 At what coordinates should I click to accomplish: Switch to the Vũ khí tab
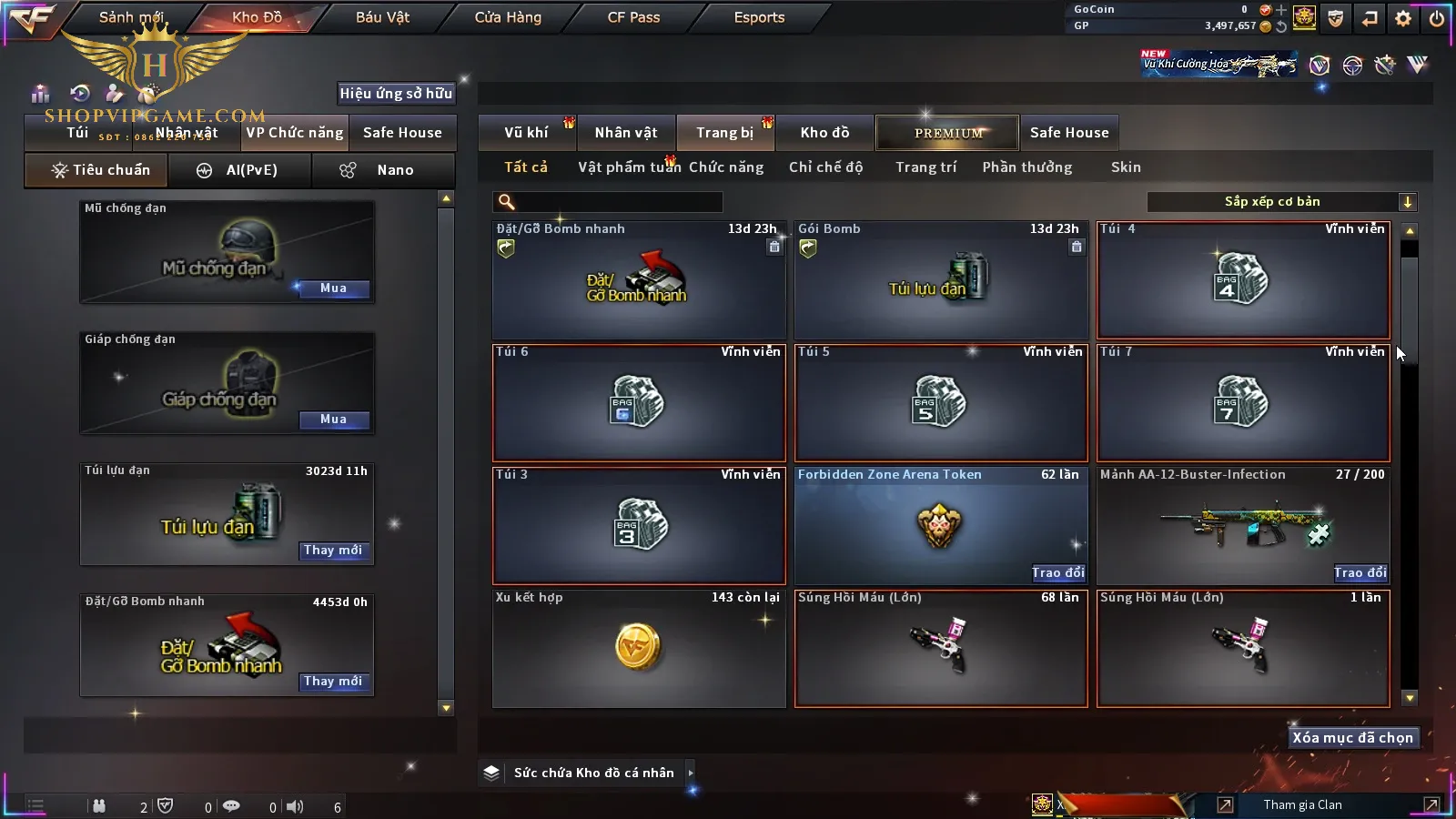527,133
